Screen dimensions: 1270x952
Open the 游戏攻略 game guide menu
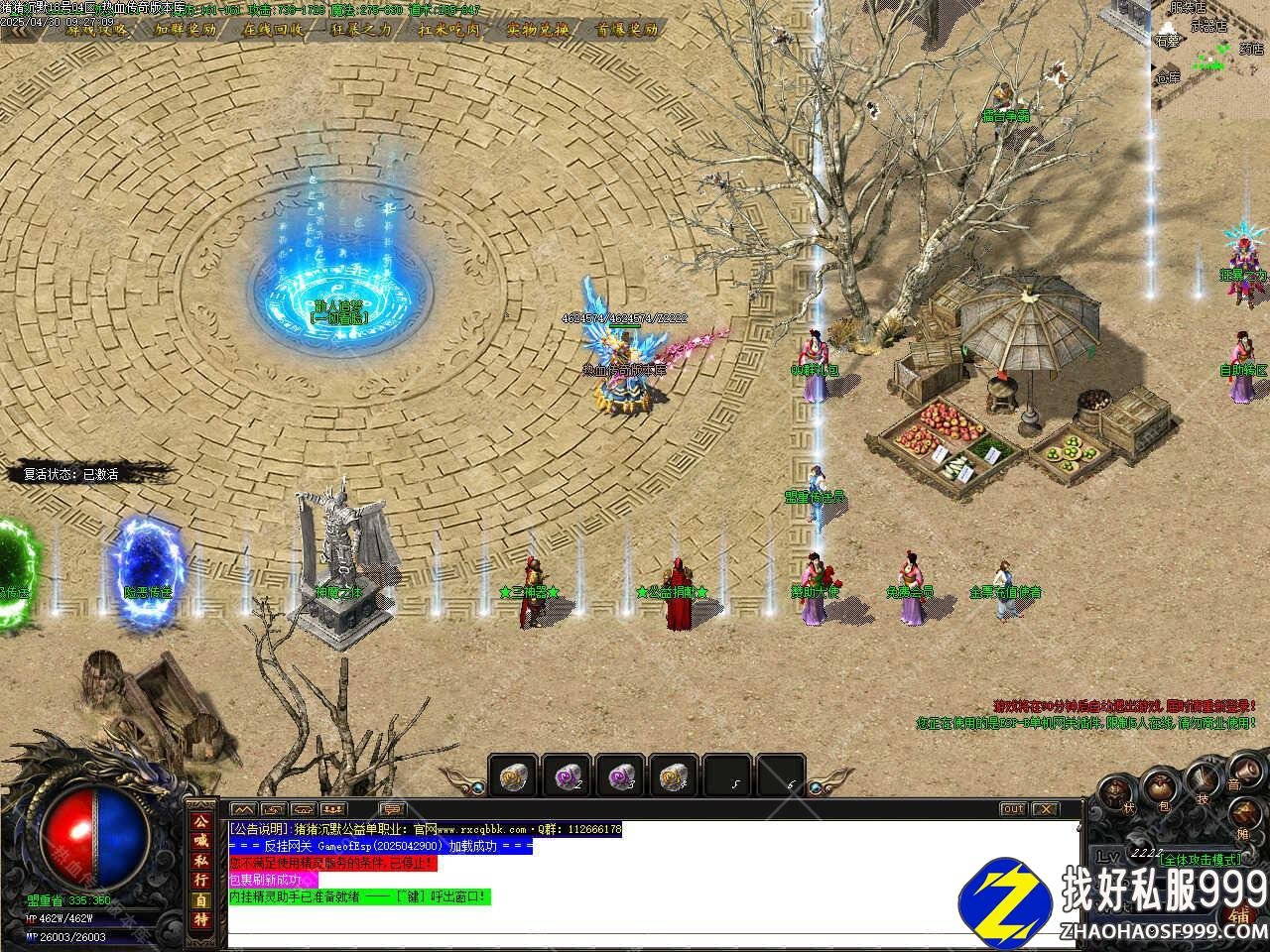click(x=97, y=29)
